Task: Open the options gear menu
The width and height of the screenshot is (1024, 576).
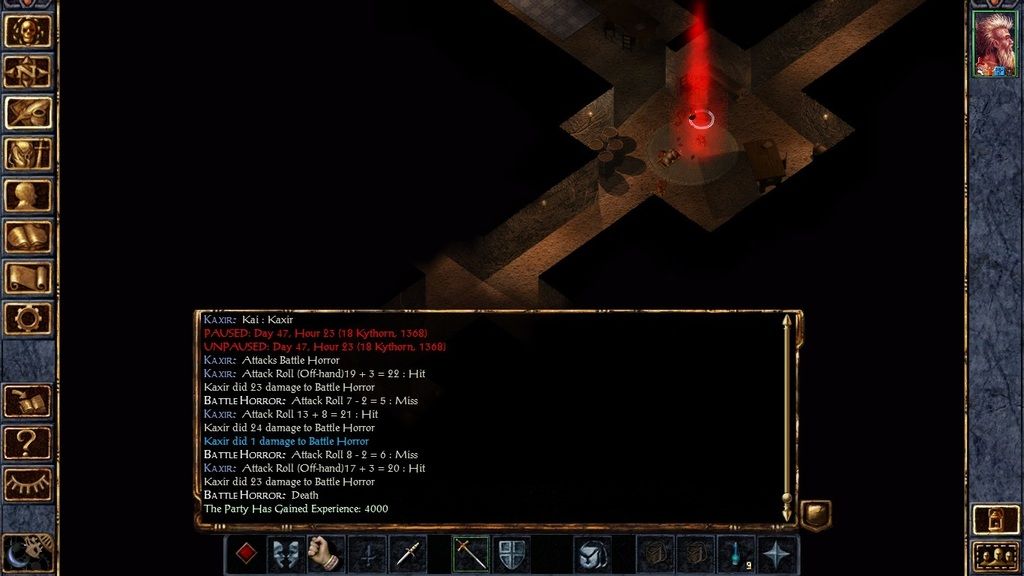Action: point(28,318)
